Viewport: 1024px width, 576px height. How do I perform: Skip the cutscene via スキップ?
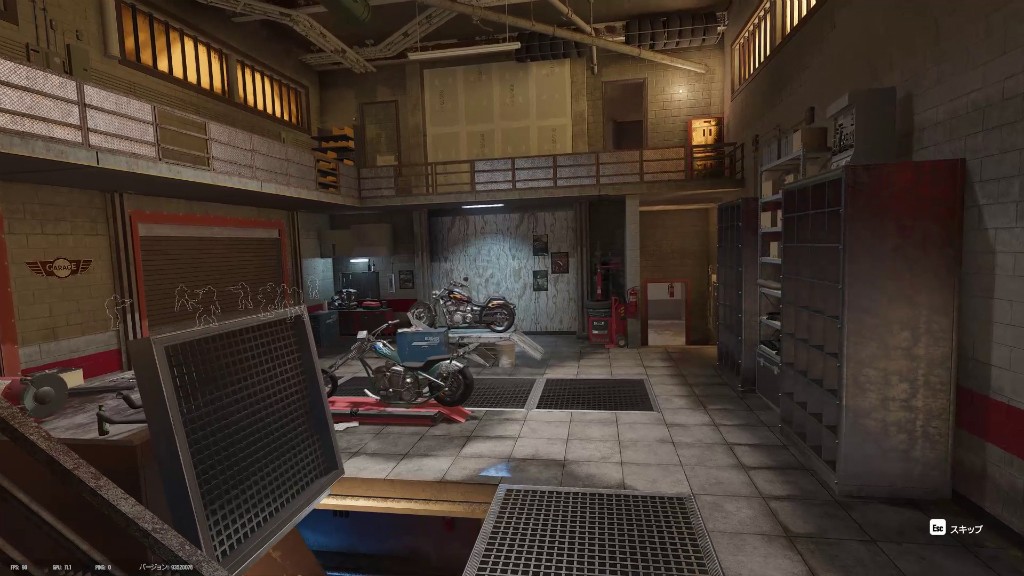(x=956, y=528)
